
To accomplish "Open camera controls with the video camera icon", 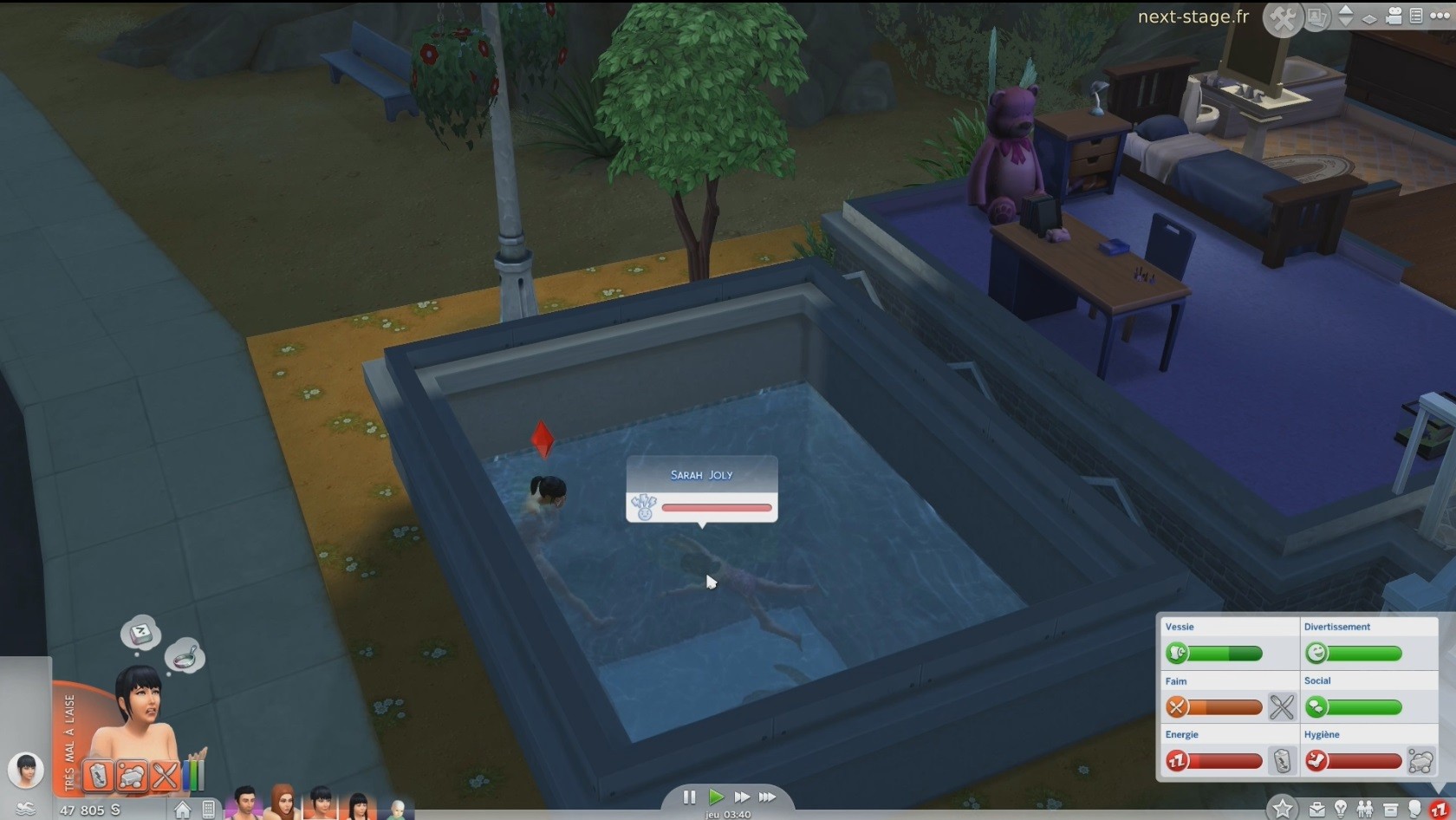I will pos(1394,16).
